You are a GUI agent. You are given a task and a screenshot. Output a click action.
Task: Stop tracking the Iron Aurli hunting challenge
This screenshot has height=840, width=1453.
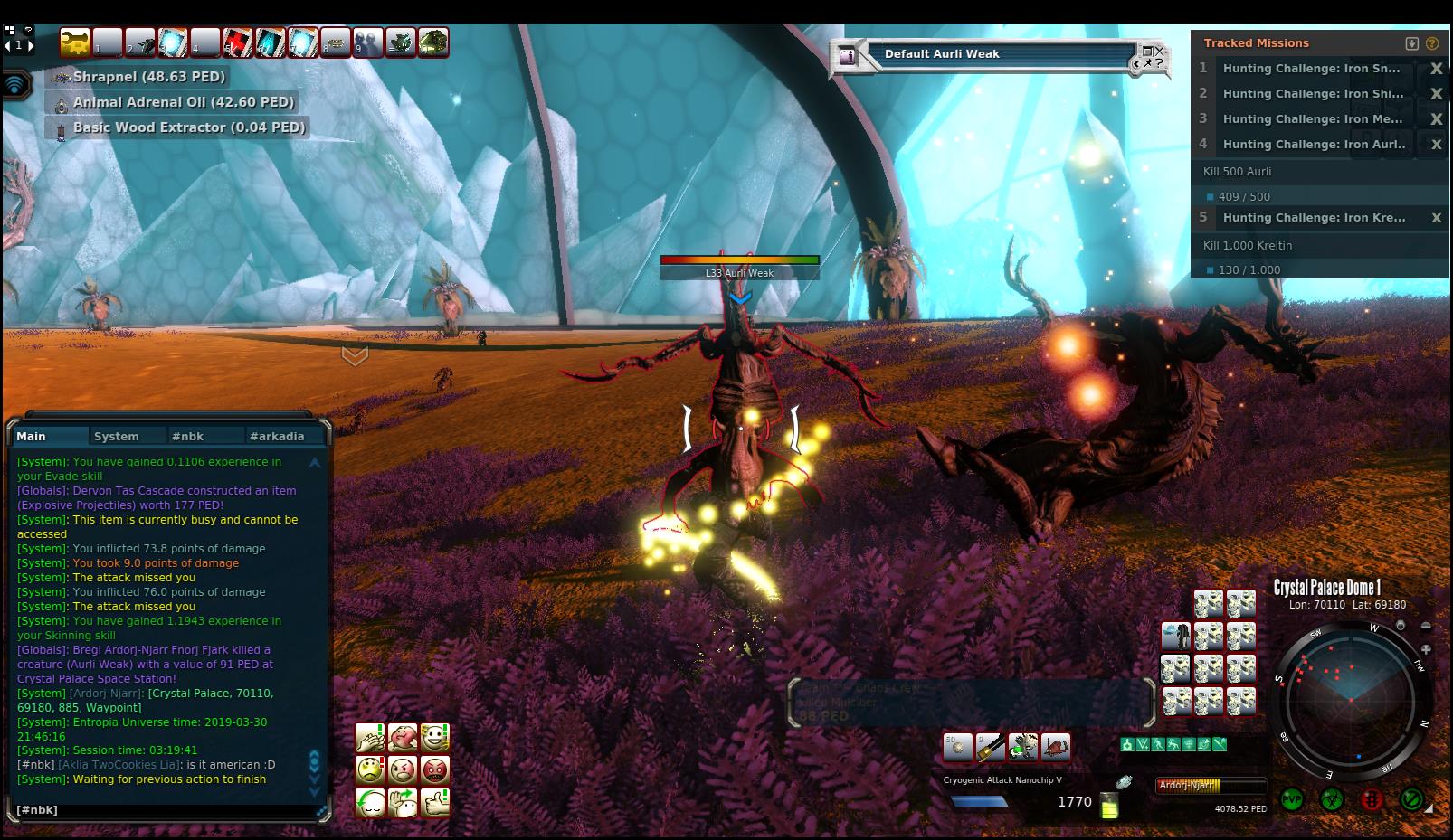point(1436,145)
